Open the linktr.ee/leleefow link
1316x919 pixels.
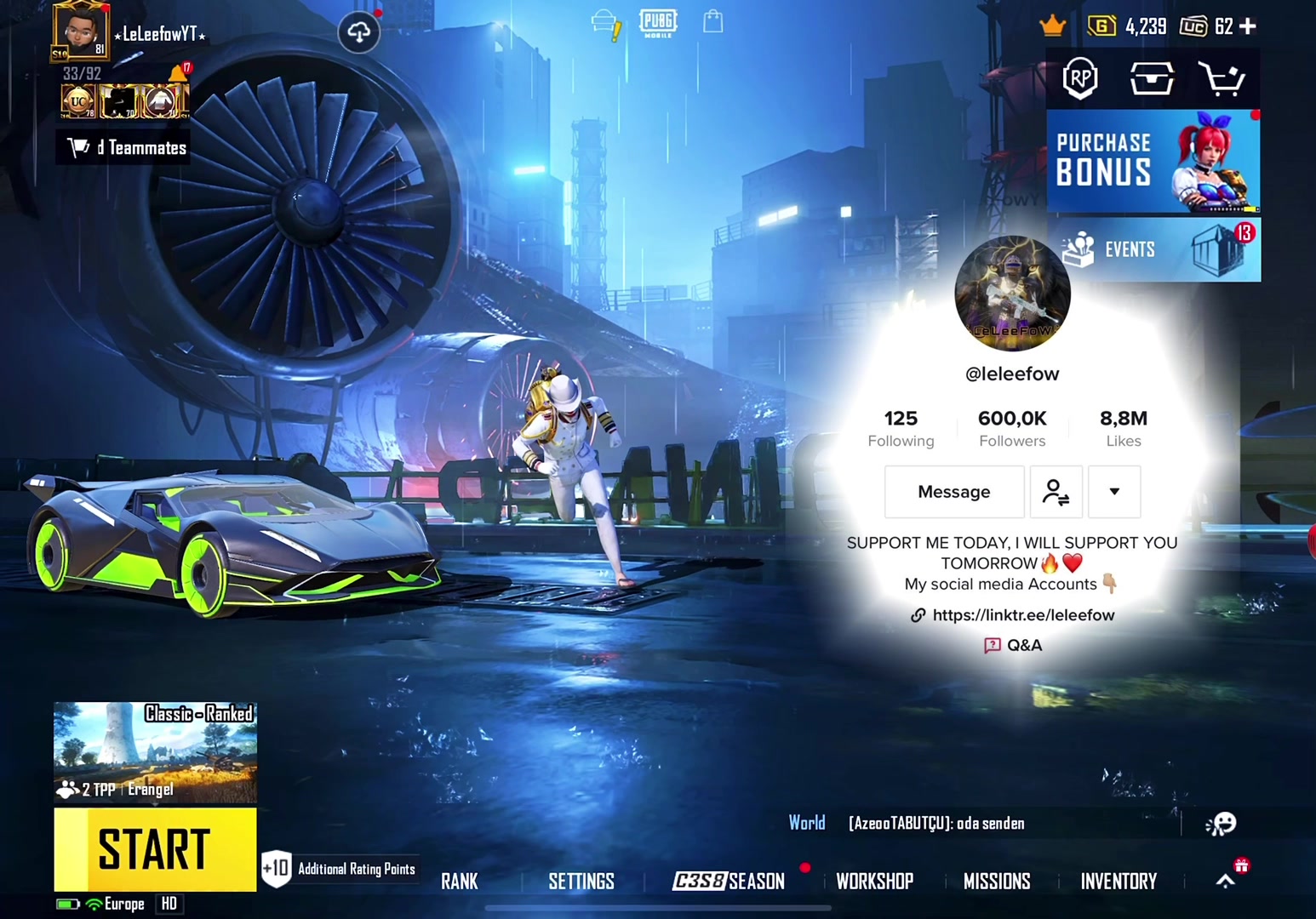pyautogui.click(x=1022, y=615)
